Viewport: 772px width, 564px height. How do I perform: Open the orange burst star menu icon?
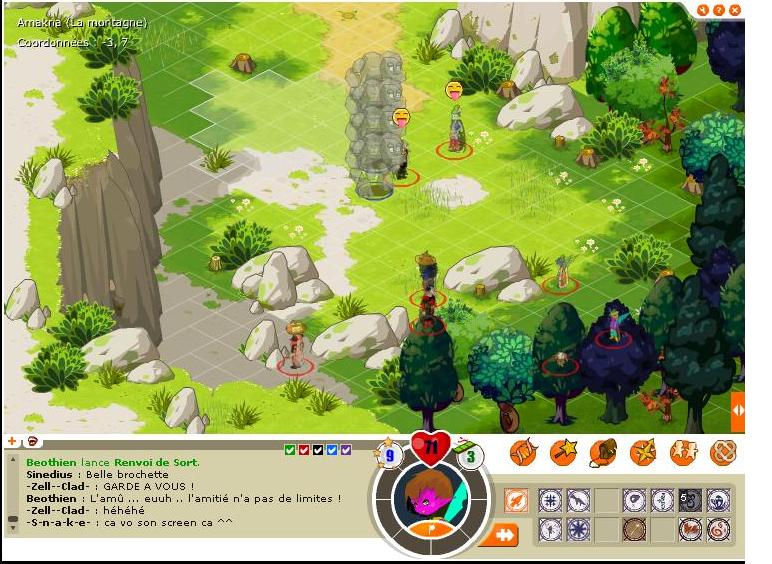click(643, 453)
